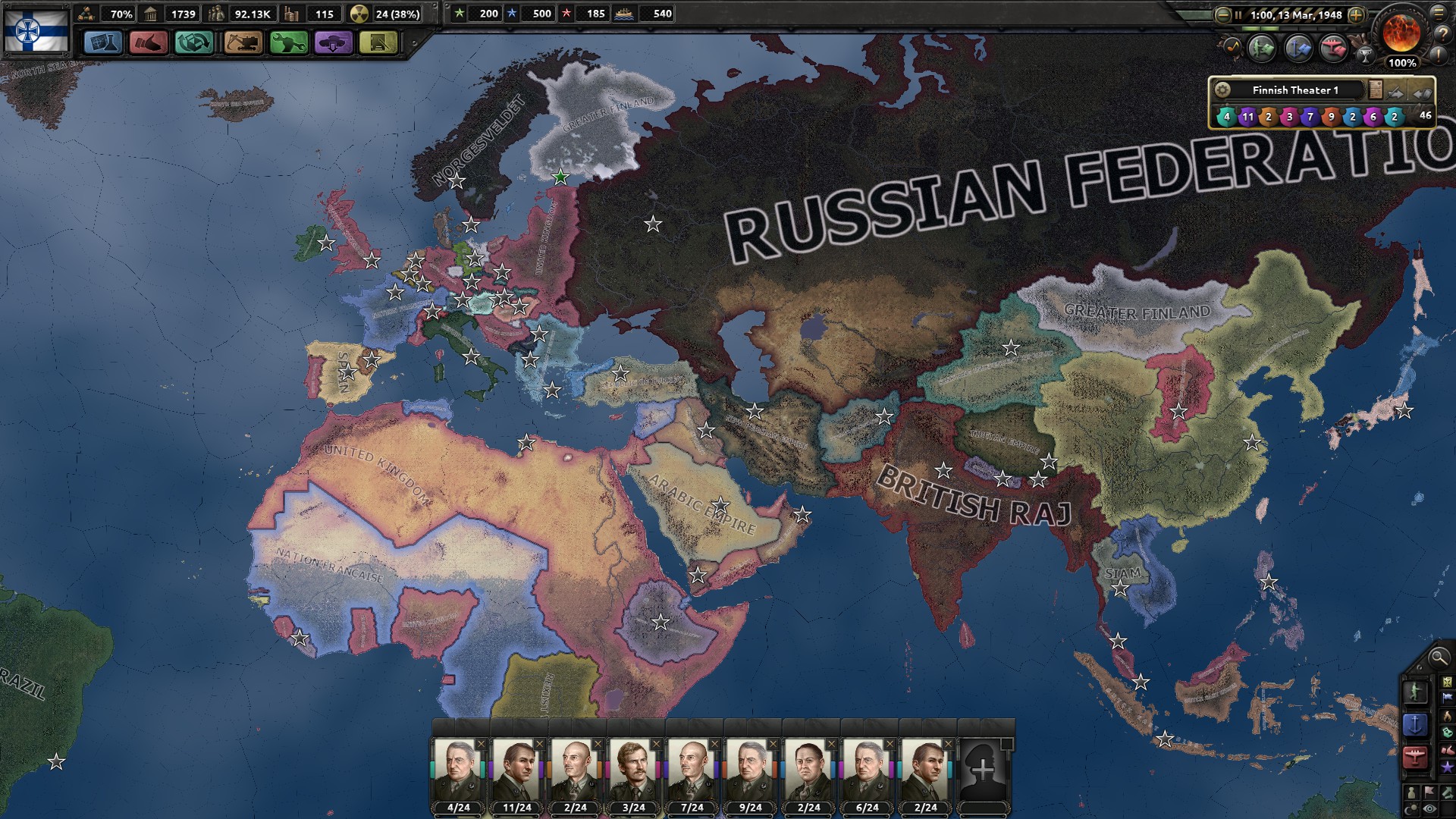1456x819 pixels.
Task: Open the yellow Logistics tab
Action: (x=378, y=42)
